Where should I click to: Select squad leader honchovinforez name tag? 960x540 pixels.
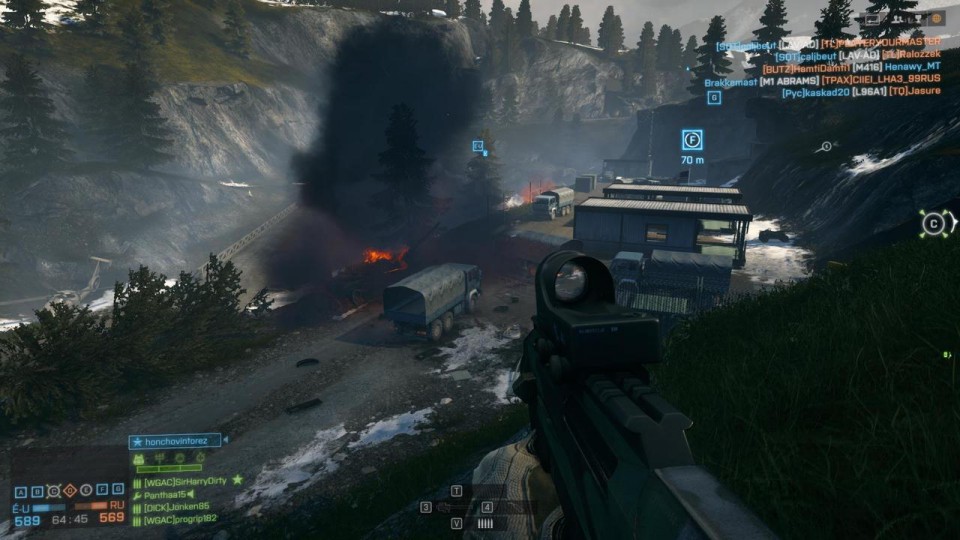177,440
